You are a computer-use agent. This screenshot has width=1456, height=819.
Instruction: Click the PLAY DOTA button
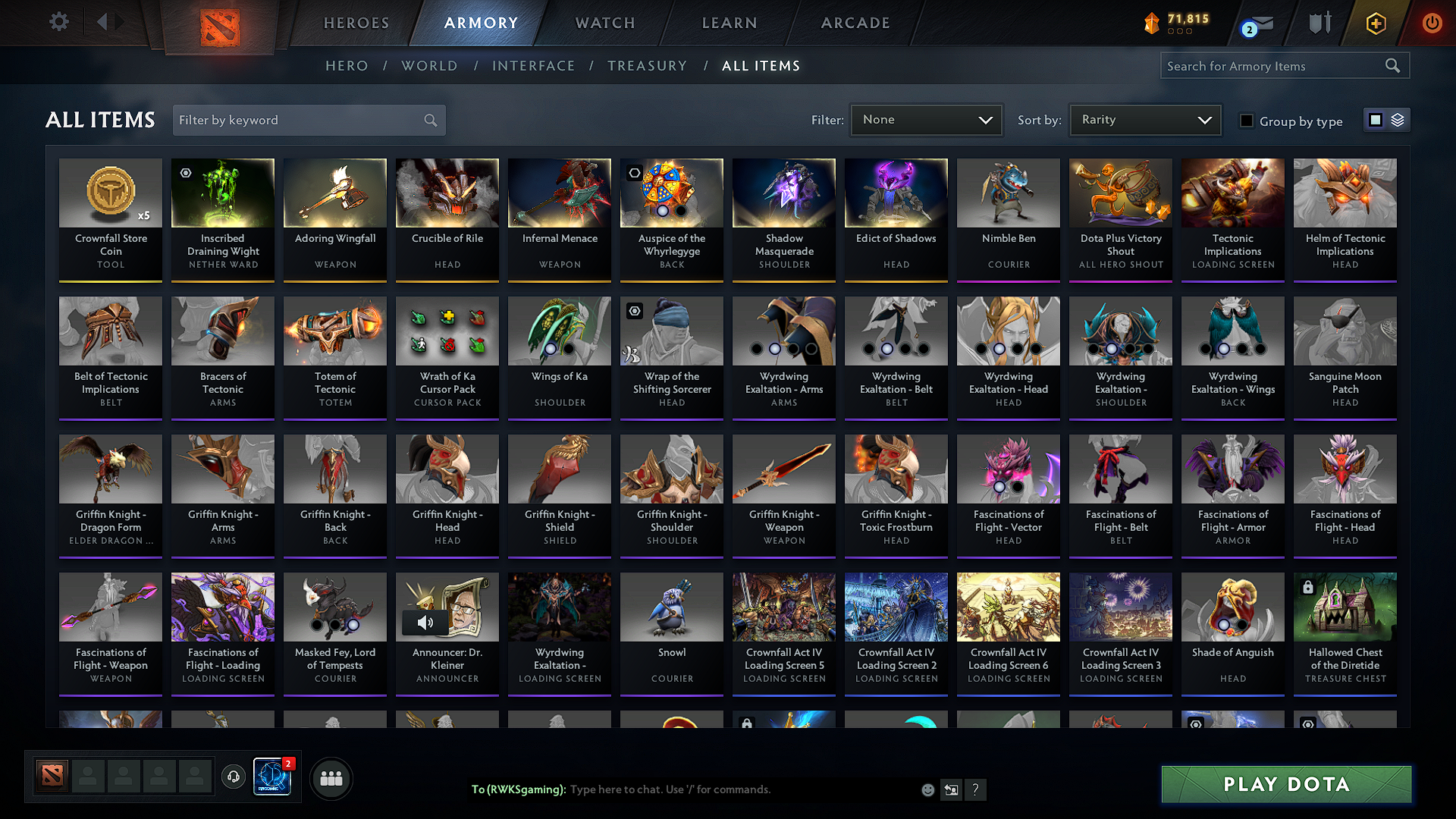1285,784
